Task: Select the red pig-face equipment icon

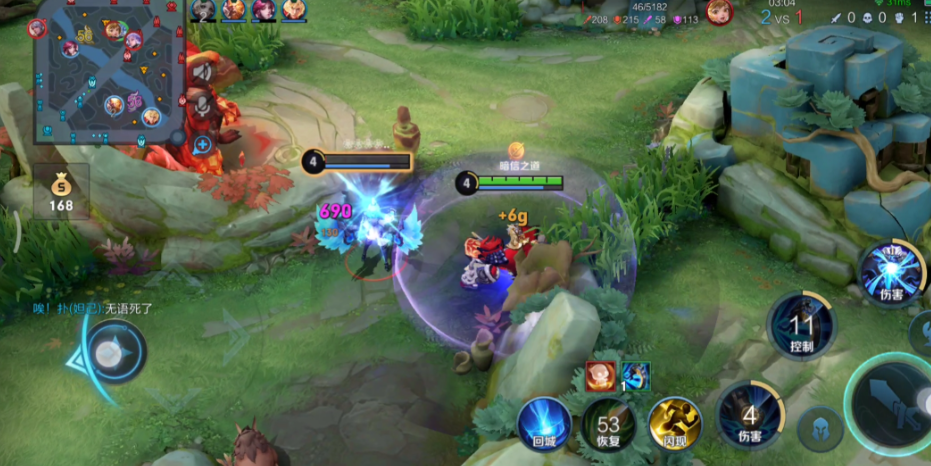Action: (600, 376)
